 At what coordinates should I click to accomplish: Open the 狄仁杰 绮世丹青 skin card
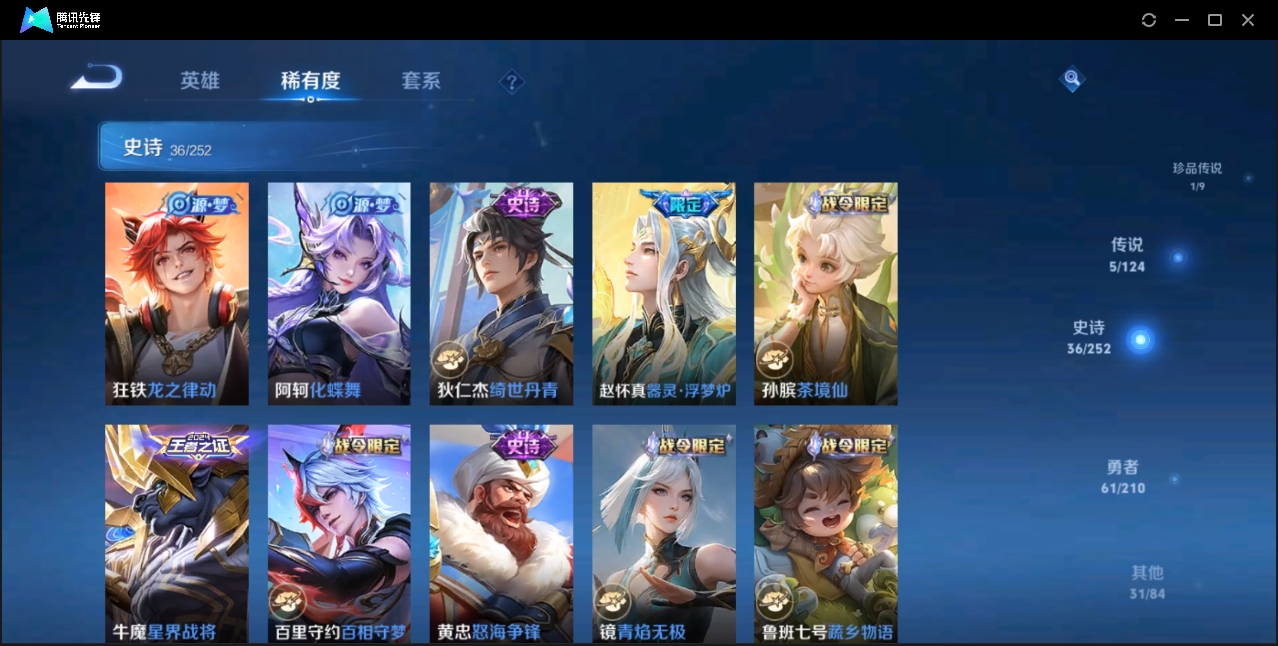[501, 293]
